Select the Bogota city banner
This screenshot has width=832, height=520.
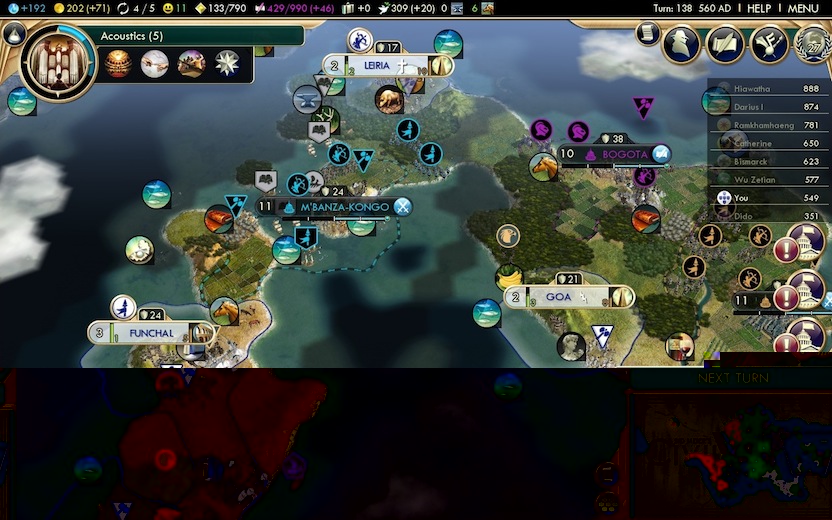614,154
